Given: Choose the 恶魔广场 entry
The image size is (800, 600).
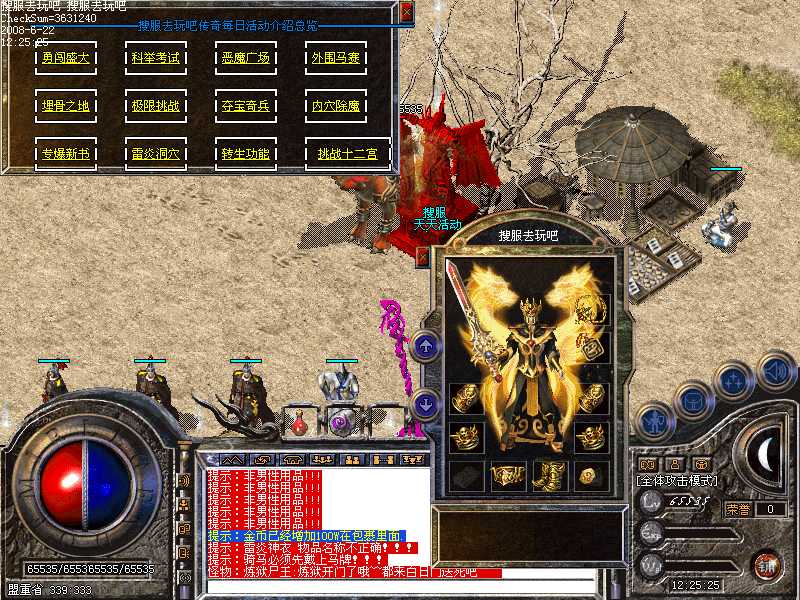Looking at the screenshot, I should [246, 58].
